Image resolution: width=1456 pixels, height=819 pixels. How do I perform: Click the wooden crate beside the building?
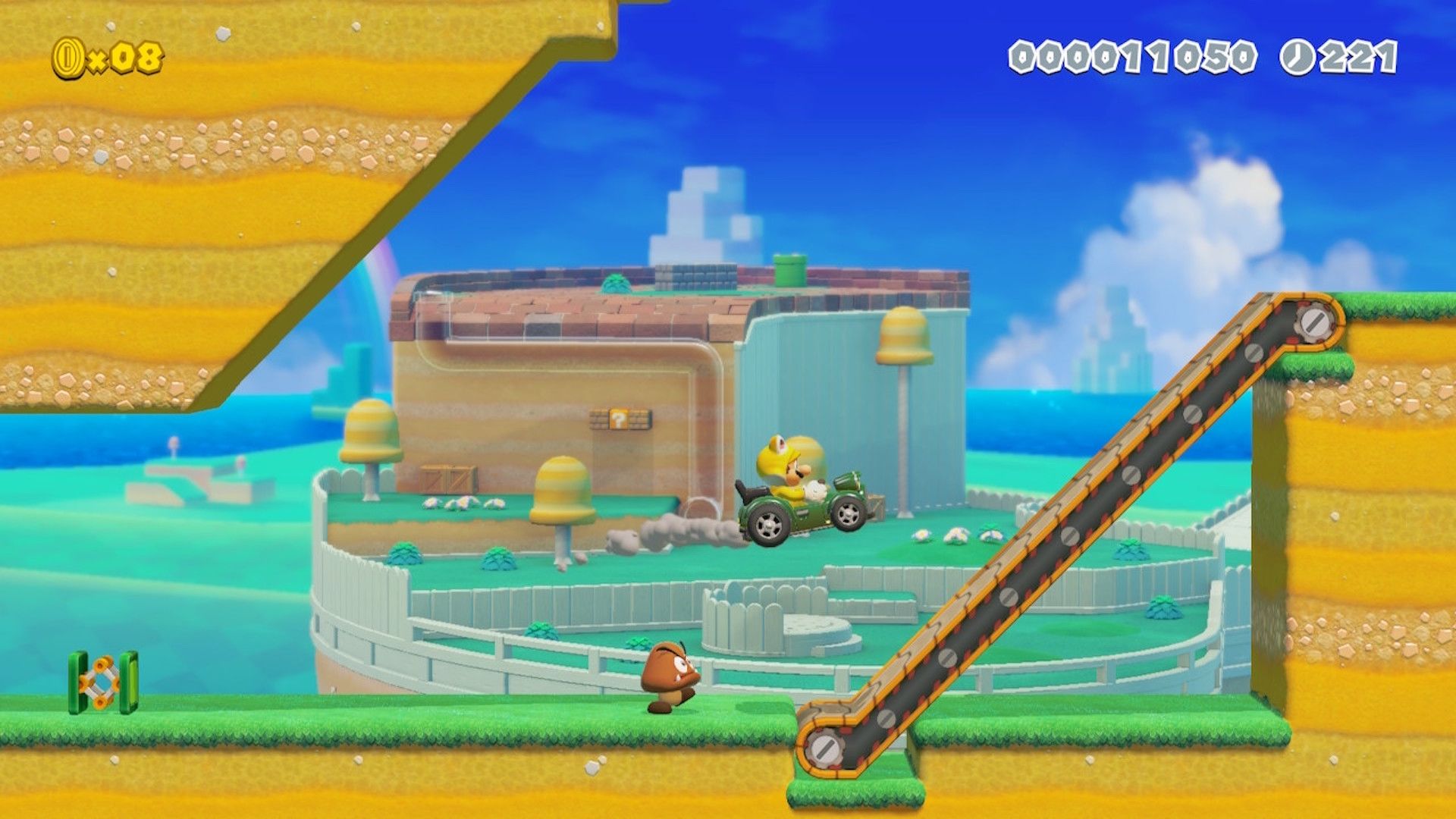pos(449,478)
